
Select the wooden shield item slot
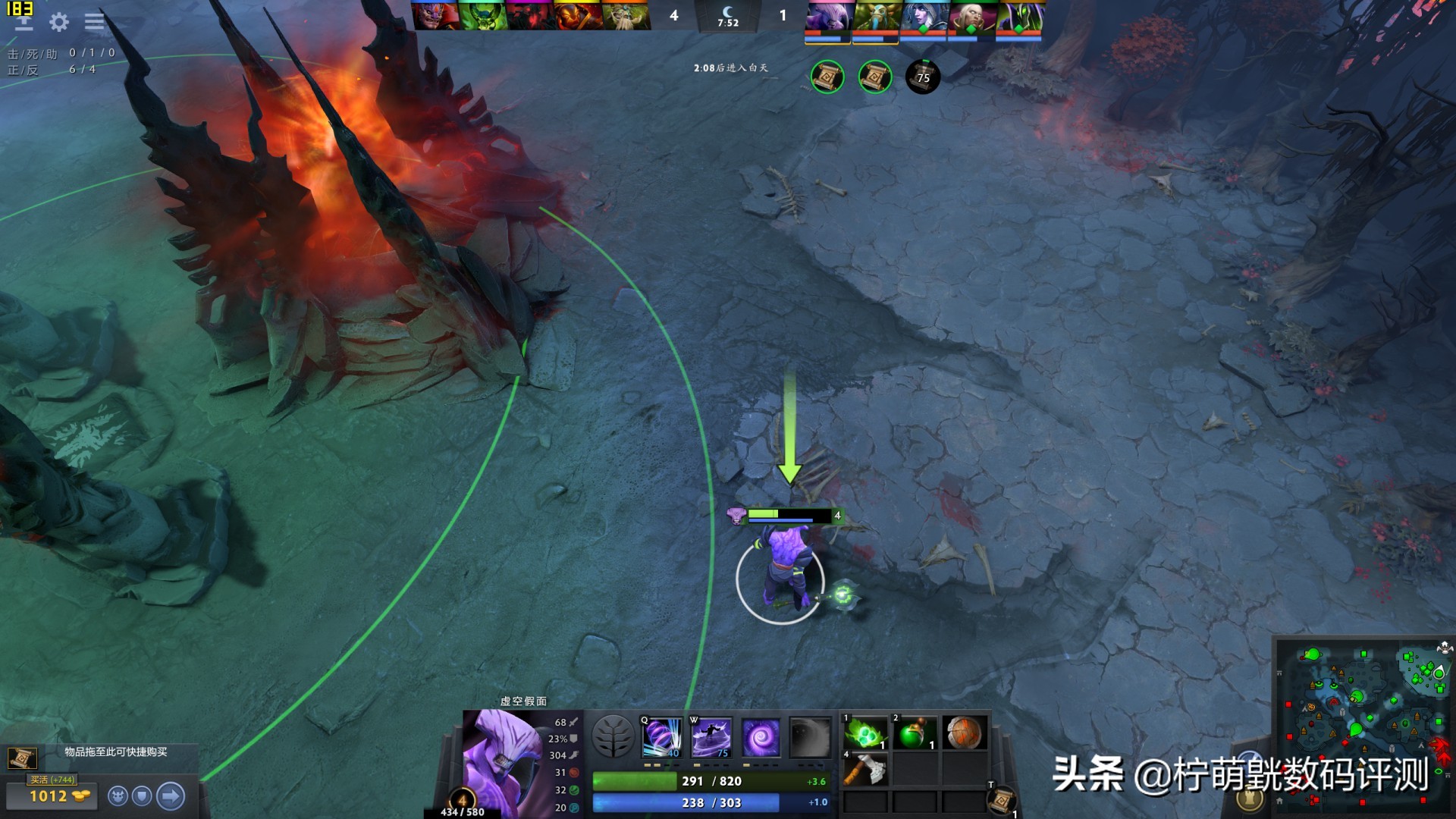[x=964, y=733]
